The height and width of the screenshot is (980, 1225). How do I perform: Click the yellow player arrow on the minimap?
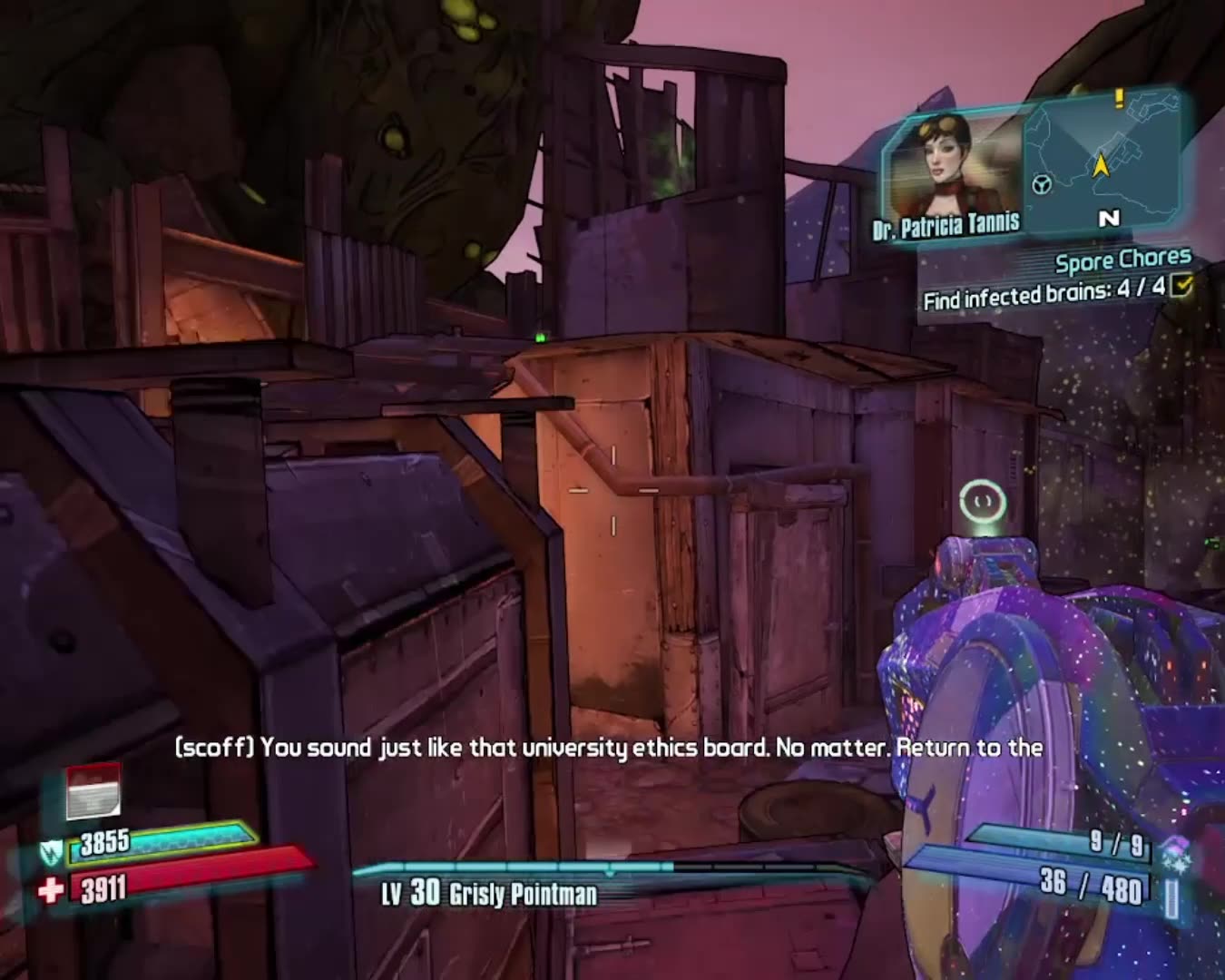[1101, 165]
